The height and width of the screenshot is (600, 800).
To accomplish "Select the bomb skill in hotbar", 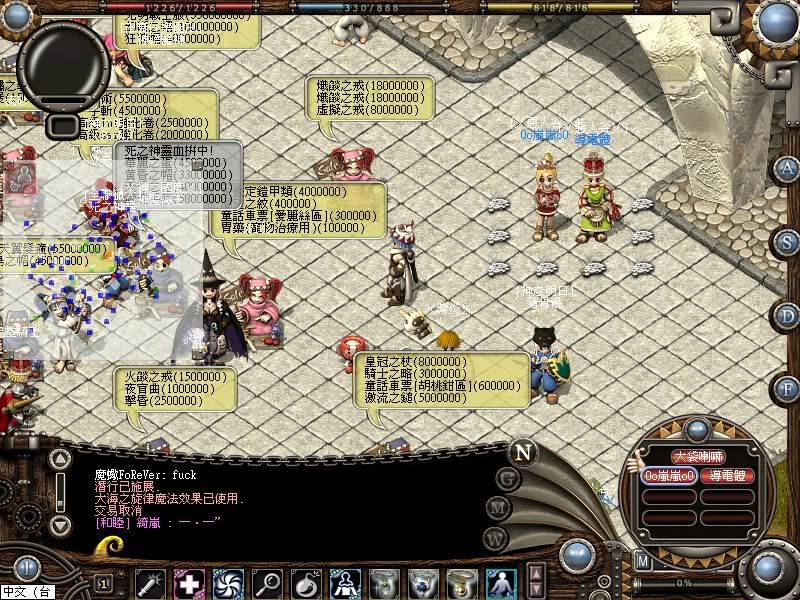I will tap(306, 582).
